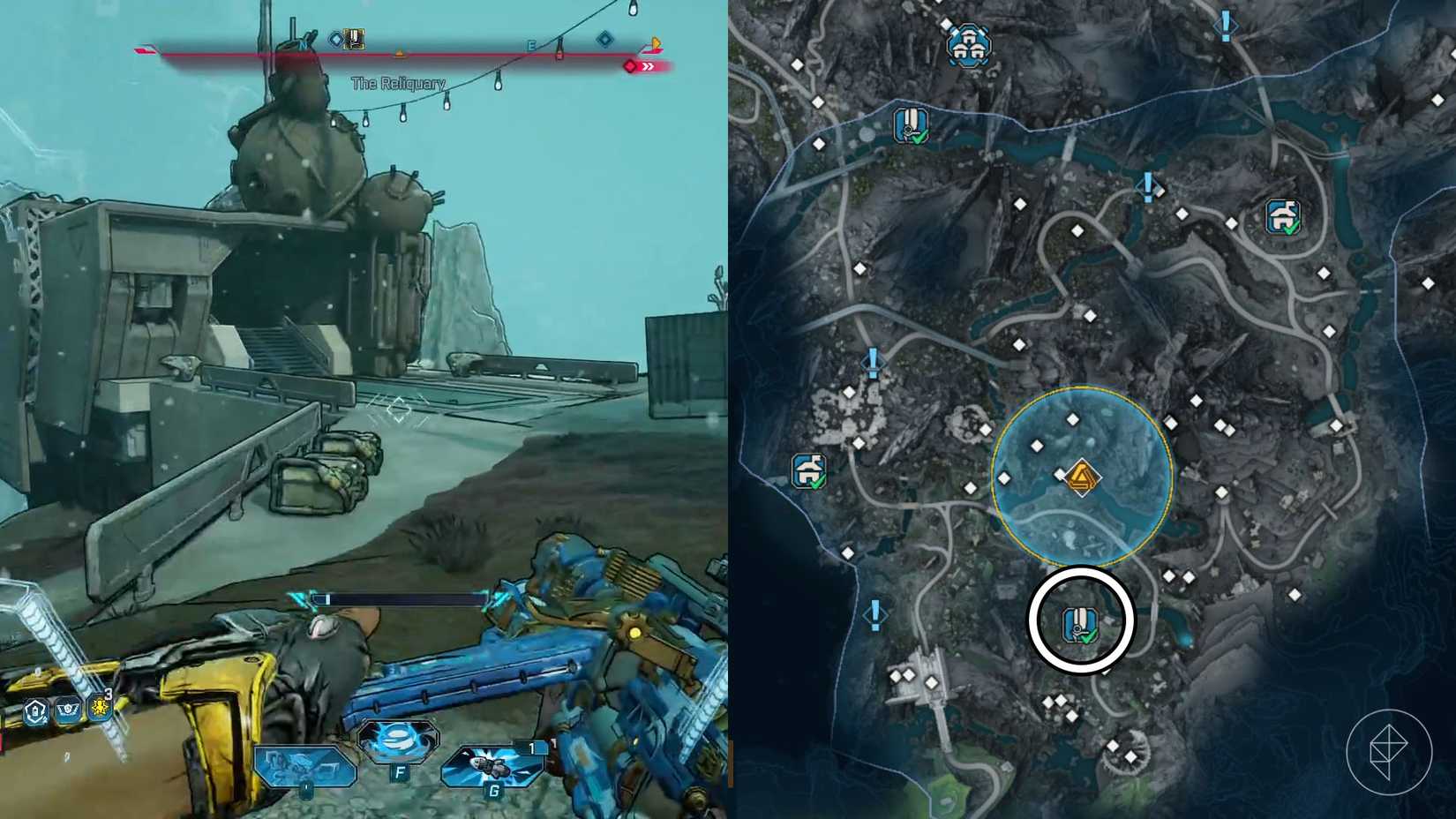Open the radiation status icon showing 3 stacks
The width and height of the screenshot is (1456, 819).
click(x=100, y=708)
